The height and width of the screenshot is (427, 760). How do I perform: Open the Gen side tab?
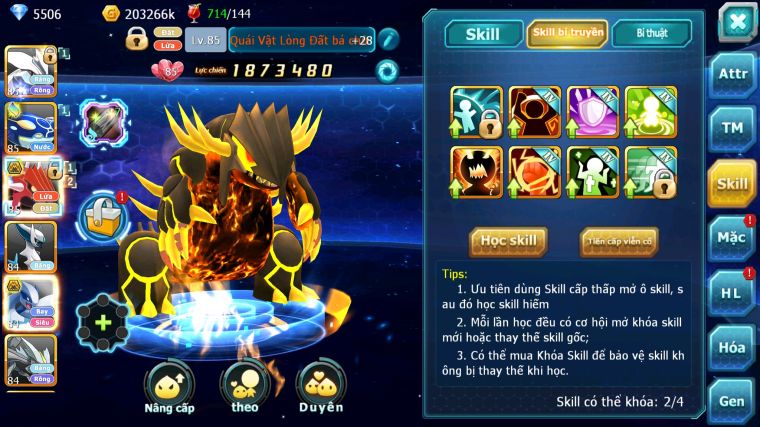(x=732, y=400)
